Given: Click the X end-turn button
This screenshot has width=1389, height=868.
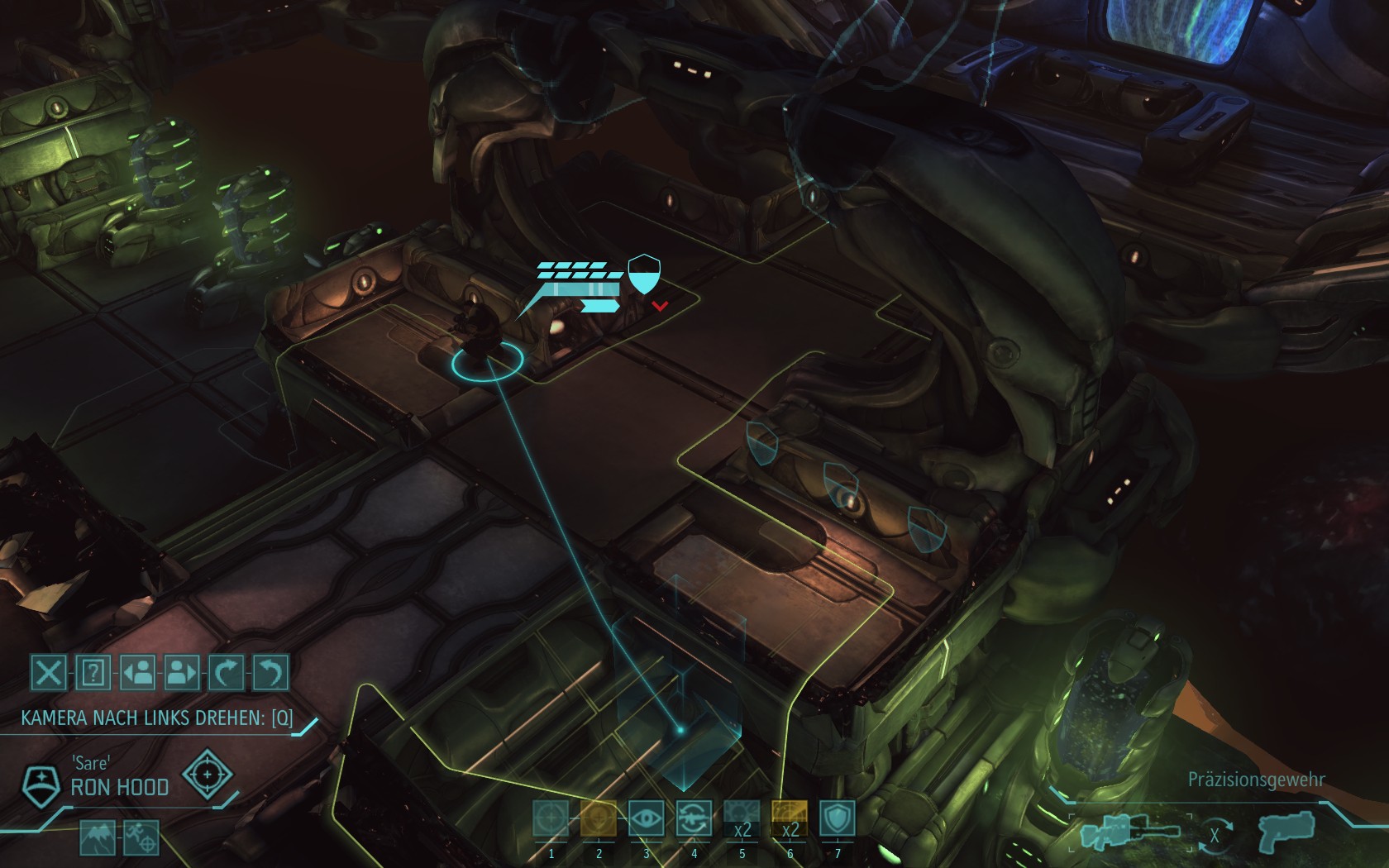Looking at the screenshot, I should (49, 673).
